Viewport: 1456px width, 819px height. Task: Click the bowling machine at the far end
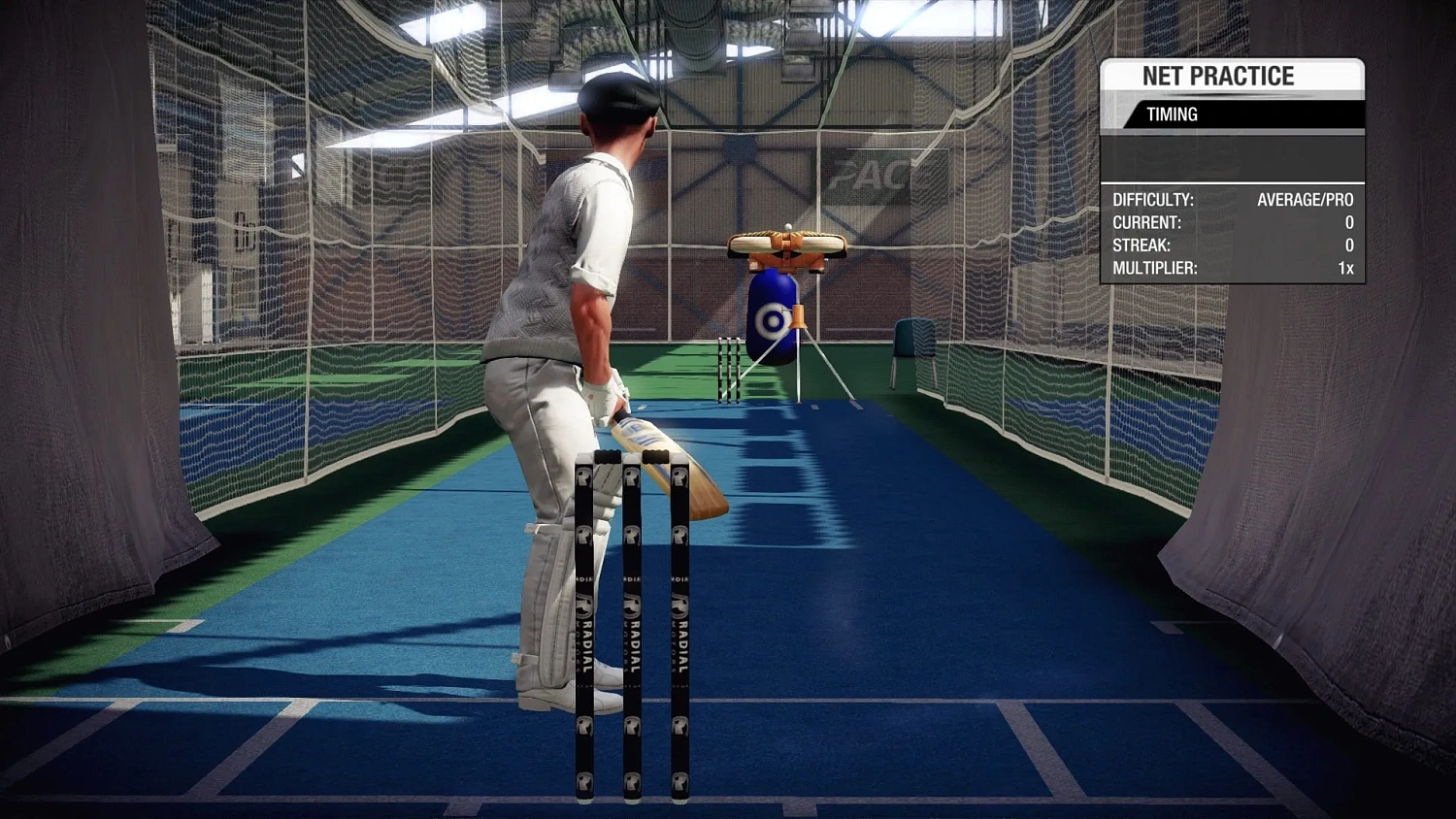pyautogui.click(x=785, y=252)
